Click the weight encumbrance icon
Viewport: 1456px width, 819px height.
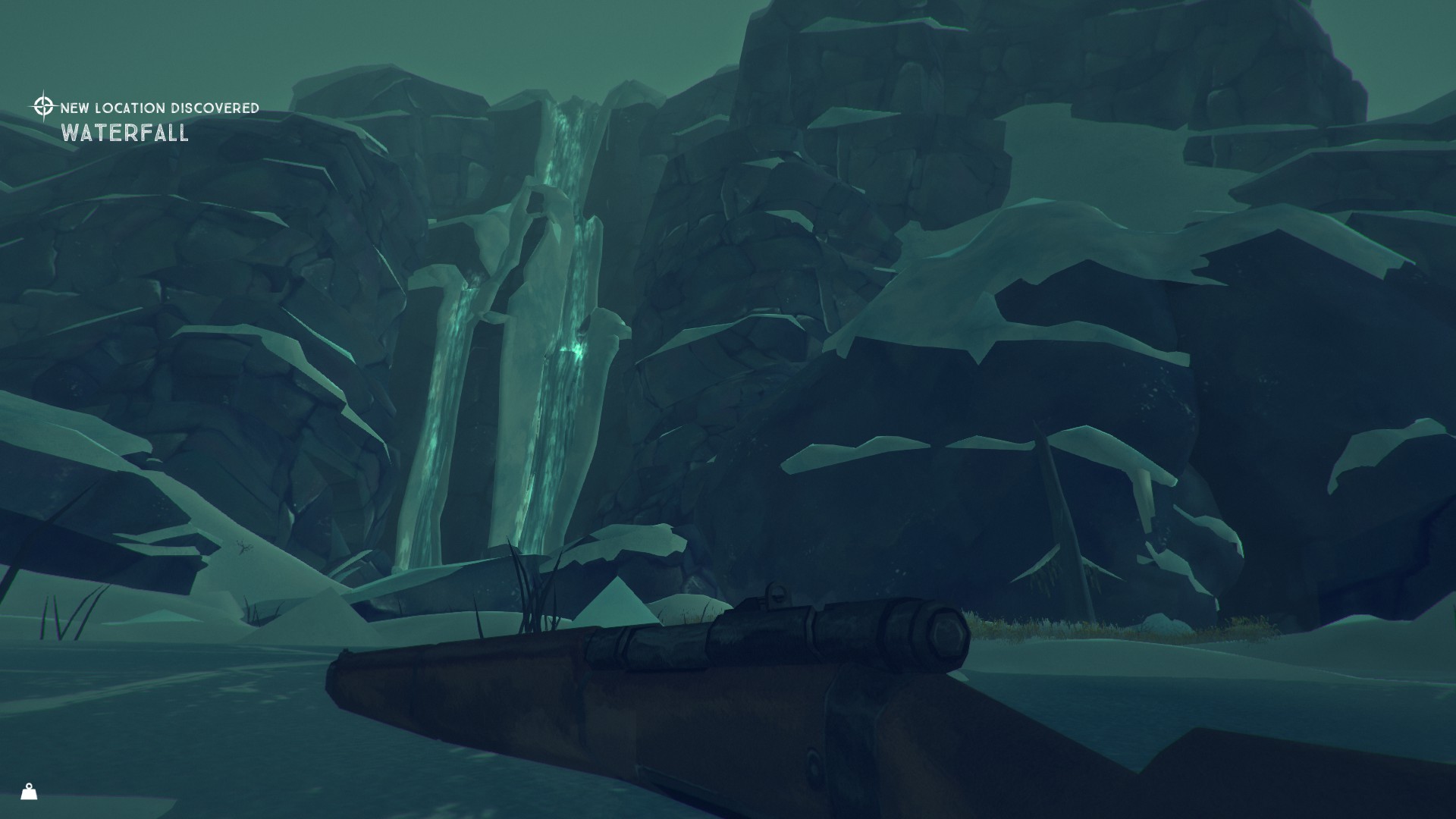click(29, 792)
